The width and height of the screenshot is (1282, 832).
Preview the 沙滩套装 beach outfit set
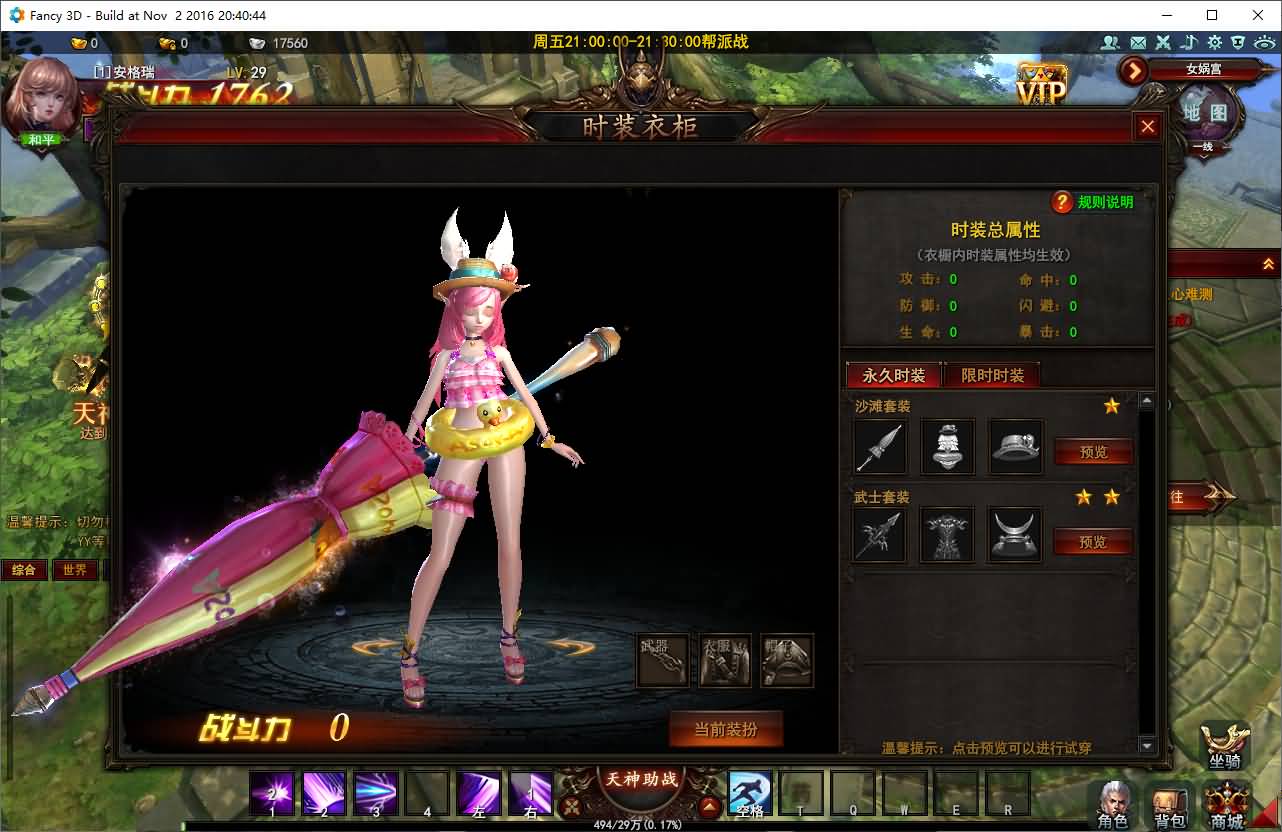point(1093,452)
